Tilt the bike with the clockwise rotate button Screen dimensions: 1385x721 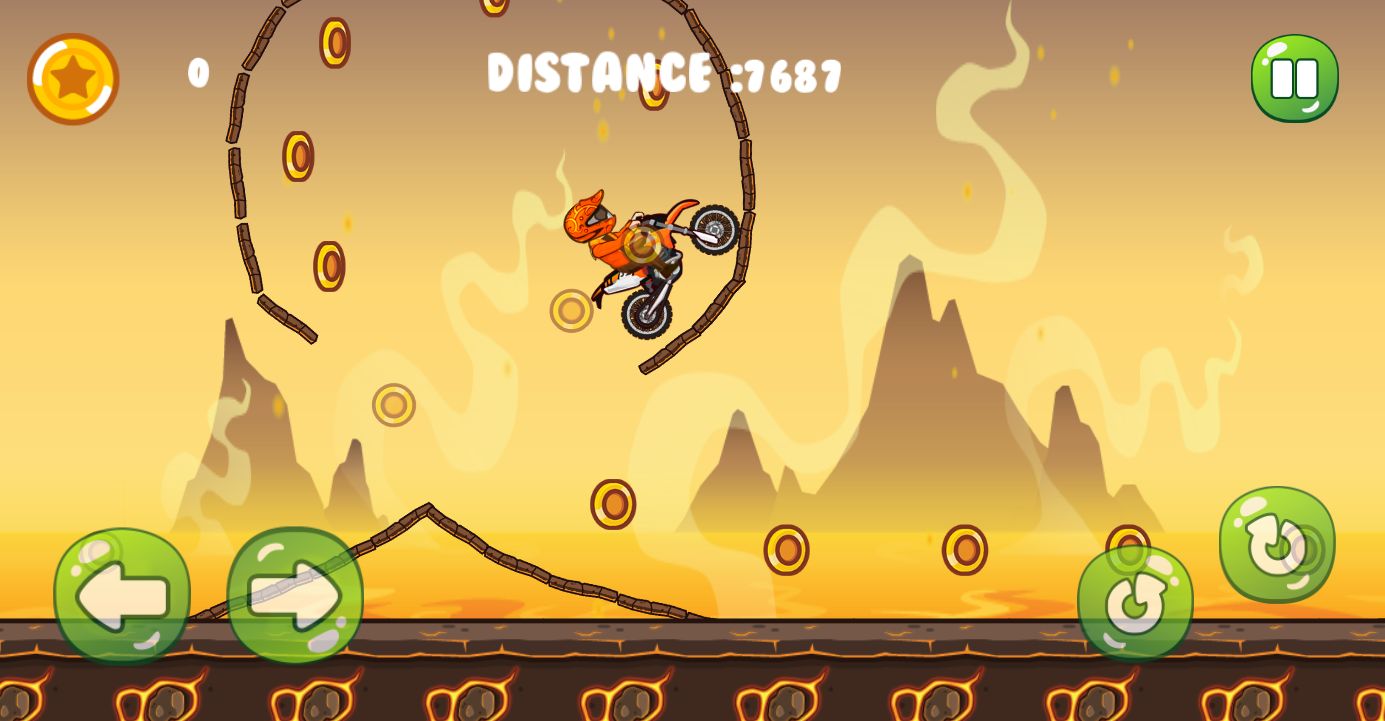coord(1276,545)
